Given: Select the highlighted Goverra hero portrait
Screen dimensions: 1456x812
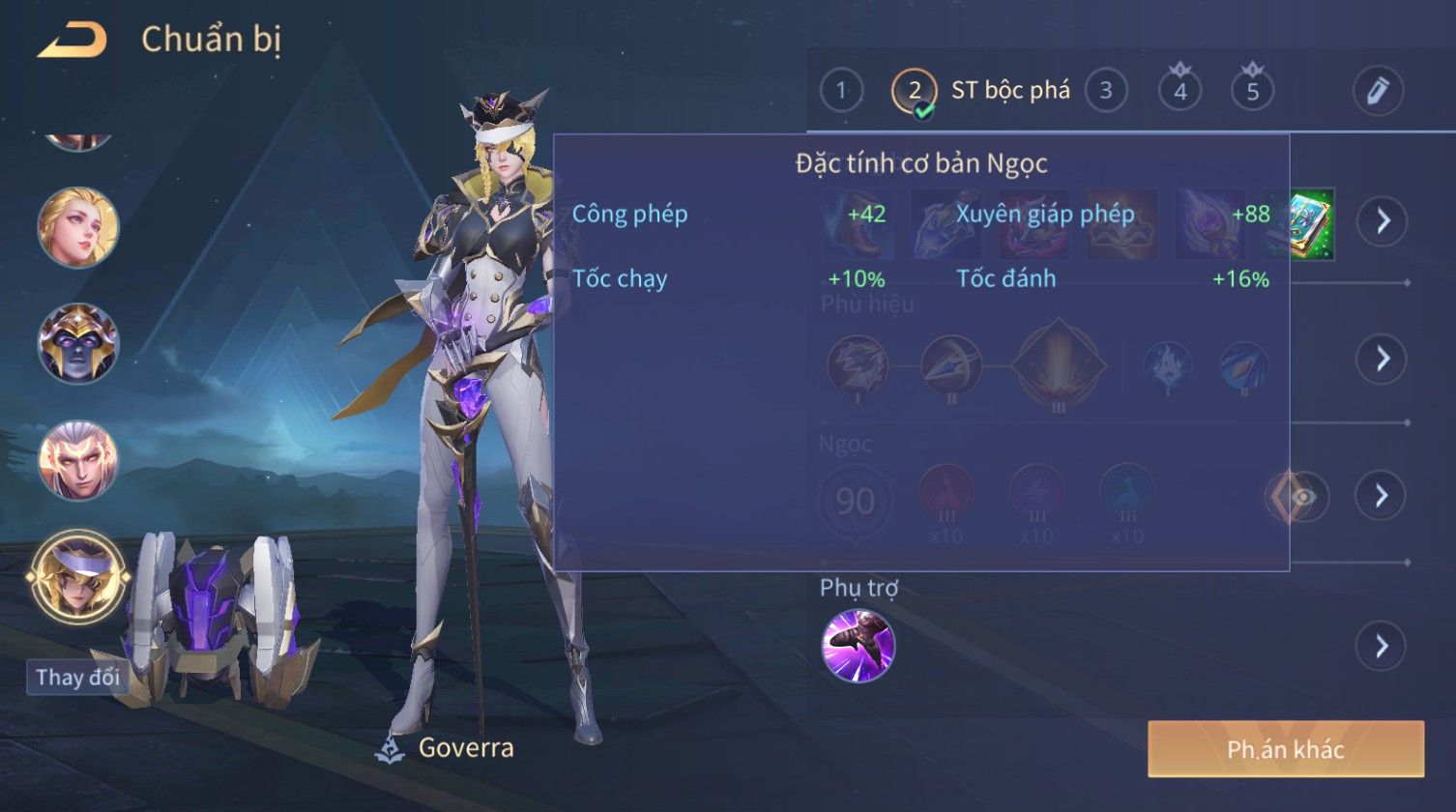Looking at the screenshot, I should click(x=78, y=576).
